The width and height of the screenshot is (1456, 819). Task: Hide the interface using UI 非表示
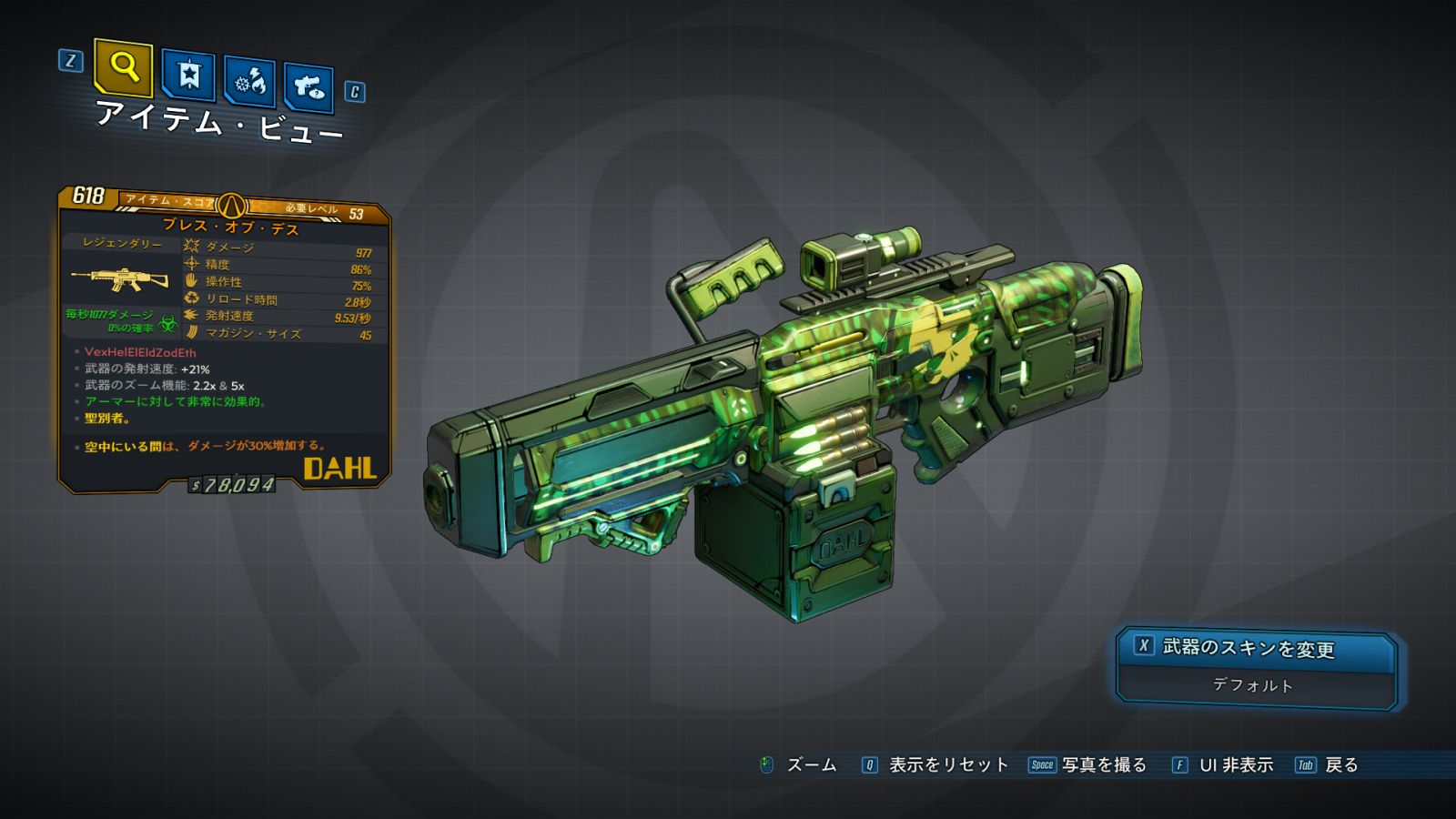tap(1235, 765)
